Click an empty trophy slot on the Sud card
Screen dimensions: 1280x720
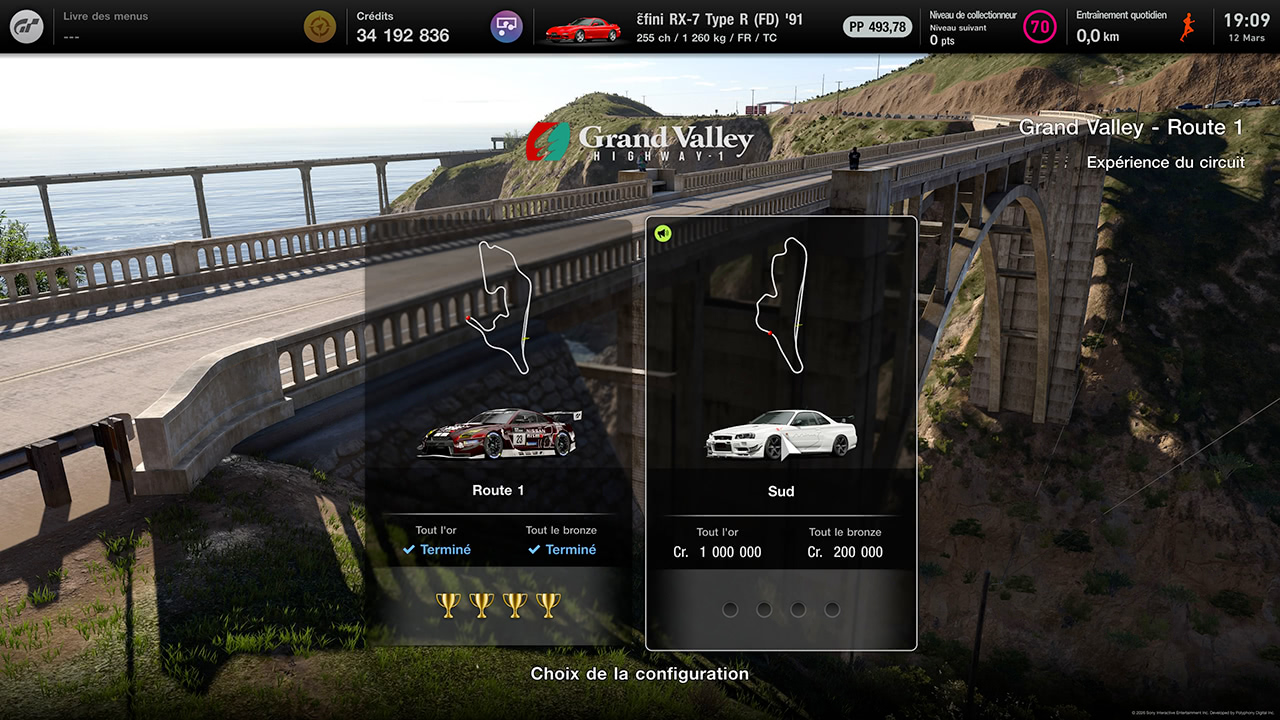[x=731, y=609]
